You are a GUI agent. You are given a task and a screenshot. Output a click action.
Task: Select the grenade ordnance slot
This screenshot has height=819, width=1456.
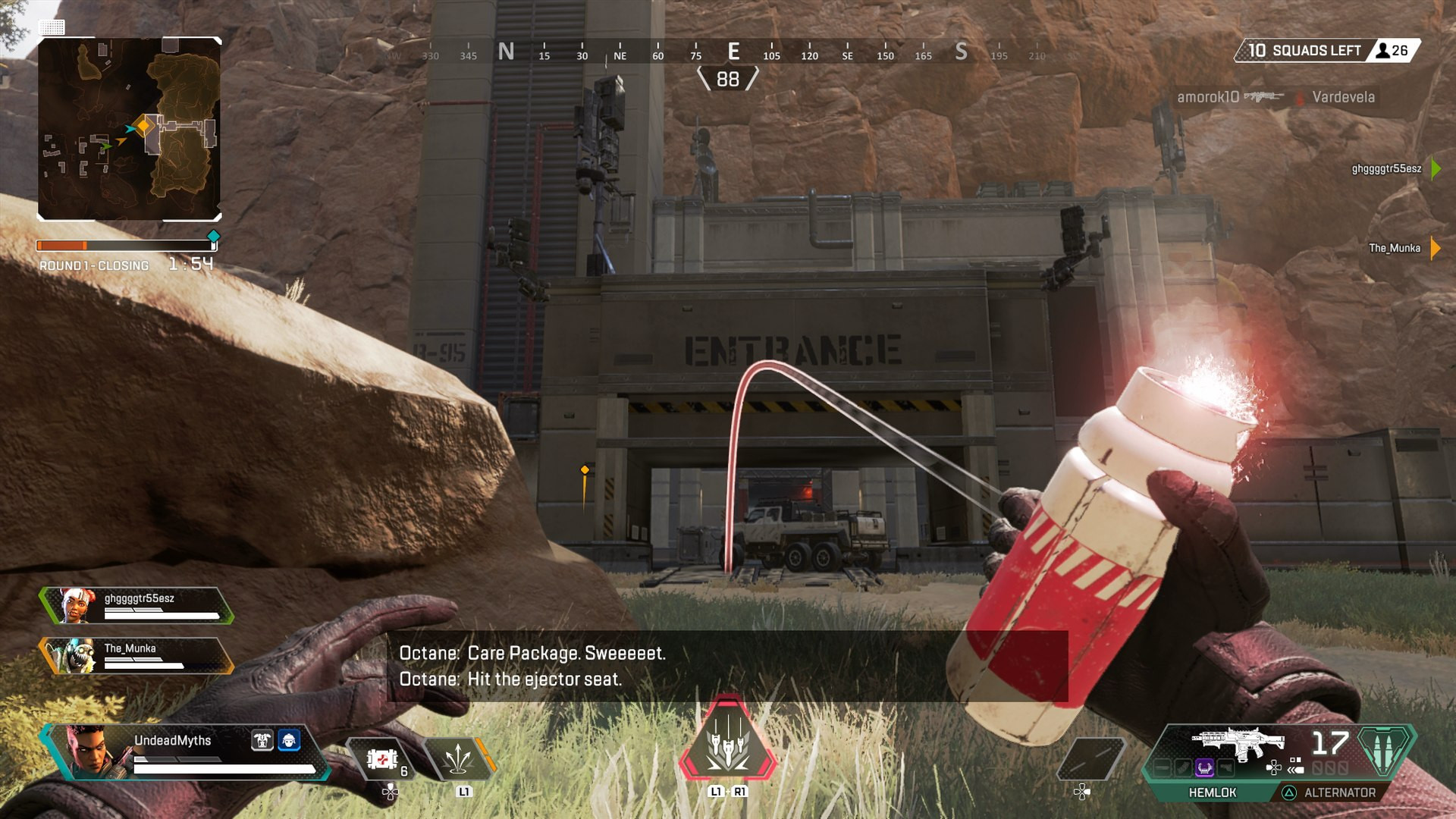pos(1090,757)
